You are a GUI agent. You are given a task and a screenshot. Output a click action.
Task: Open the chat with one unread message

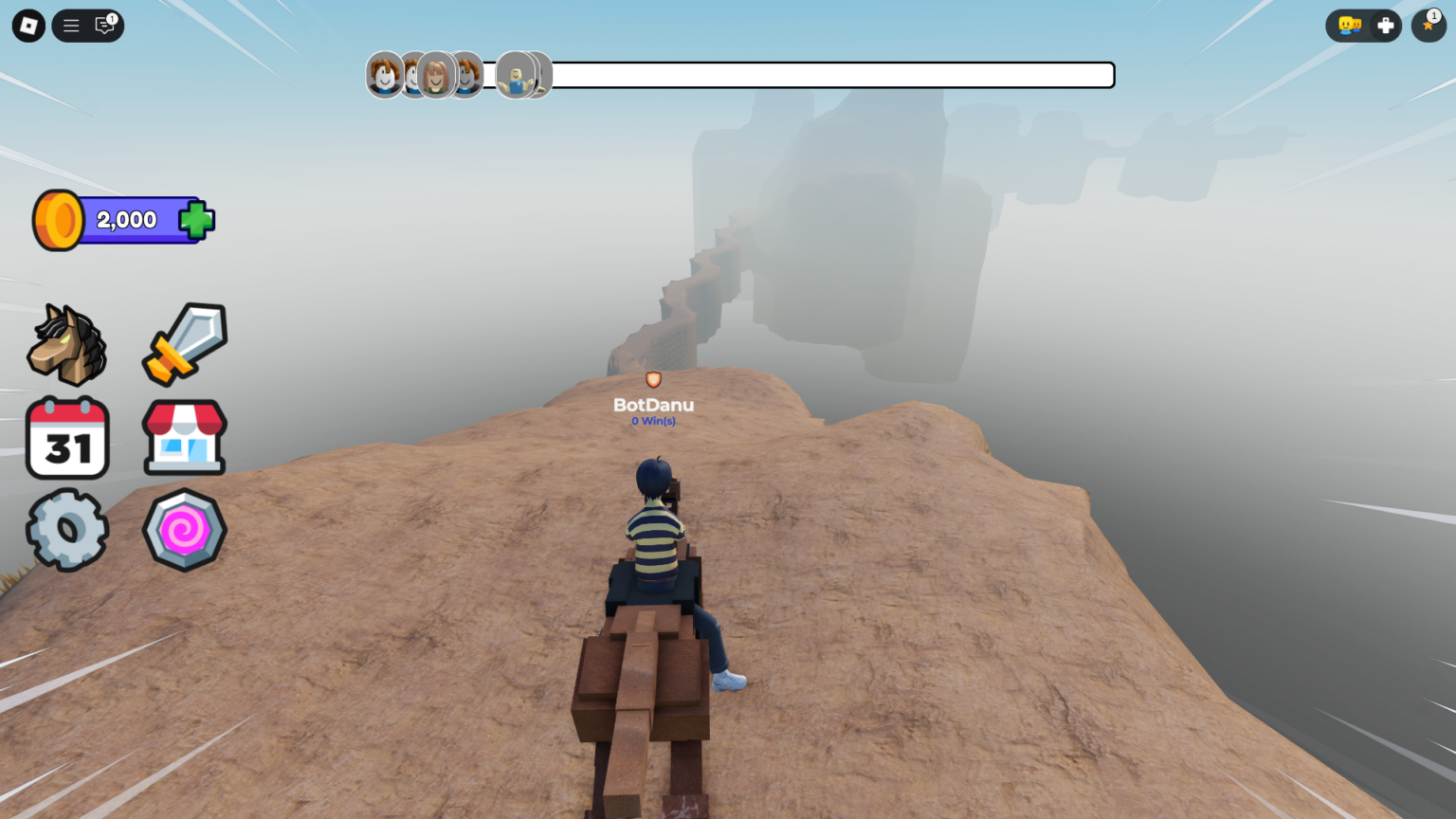click(x=103, y=27)
